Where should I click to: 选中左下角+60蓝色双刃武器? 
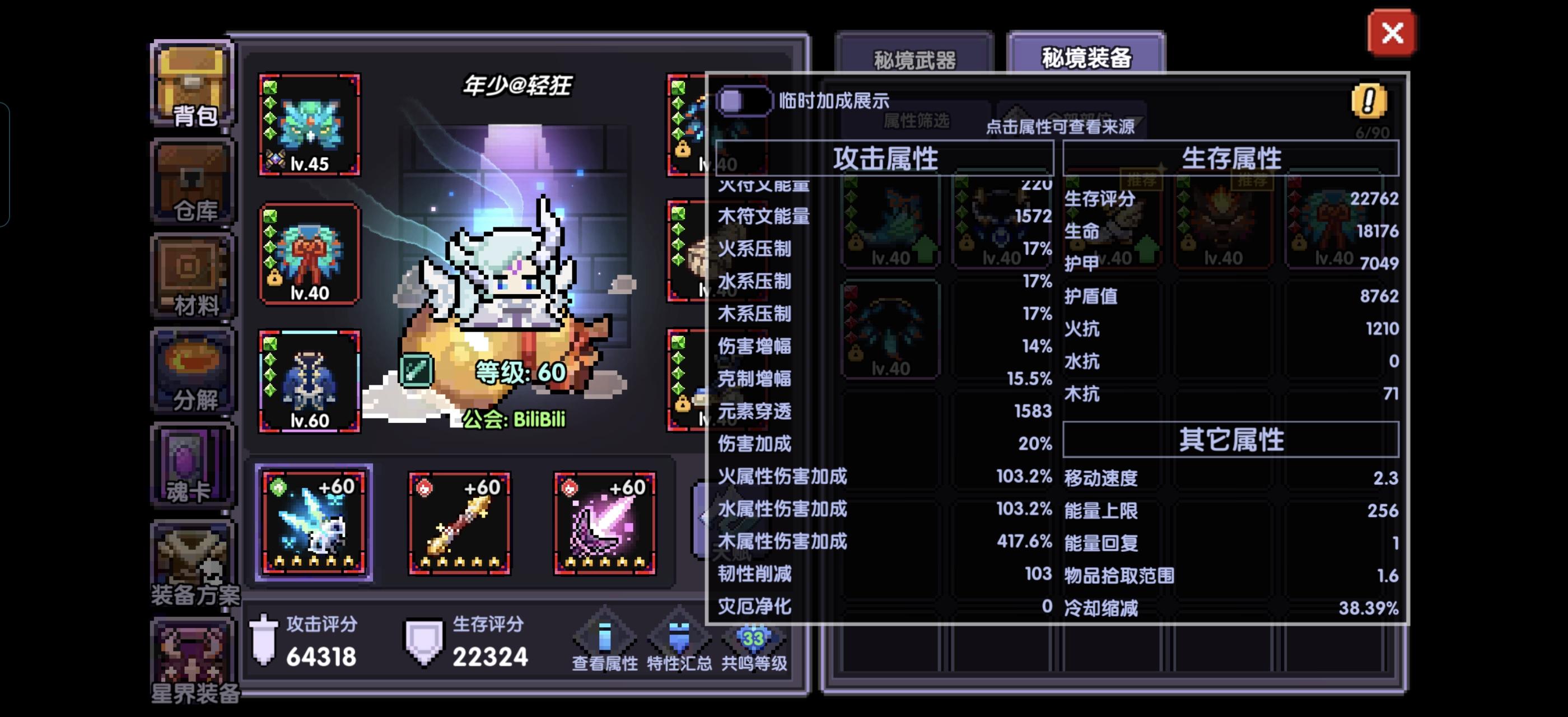coord(314,522)
